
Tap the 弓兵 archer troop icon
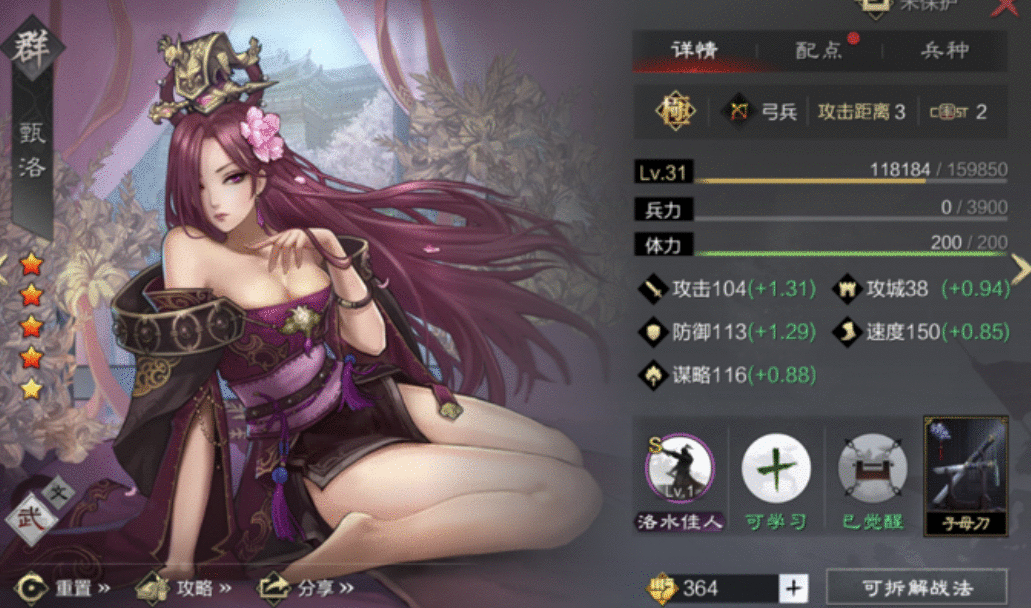tap(740, 111)
